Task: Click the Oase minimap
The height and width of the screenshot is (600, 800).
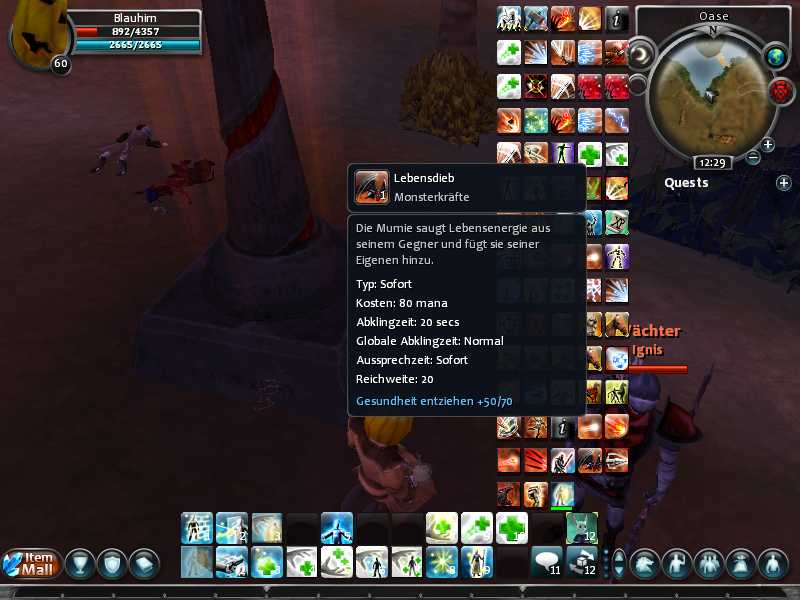Action: 712,90
